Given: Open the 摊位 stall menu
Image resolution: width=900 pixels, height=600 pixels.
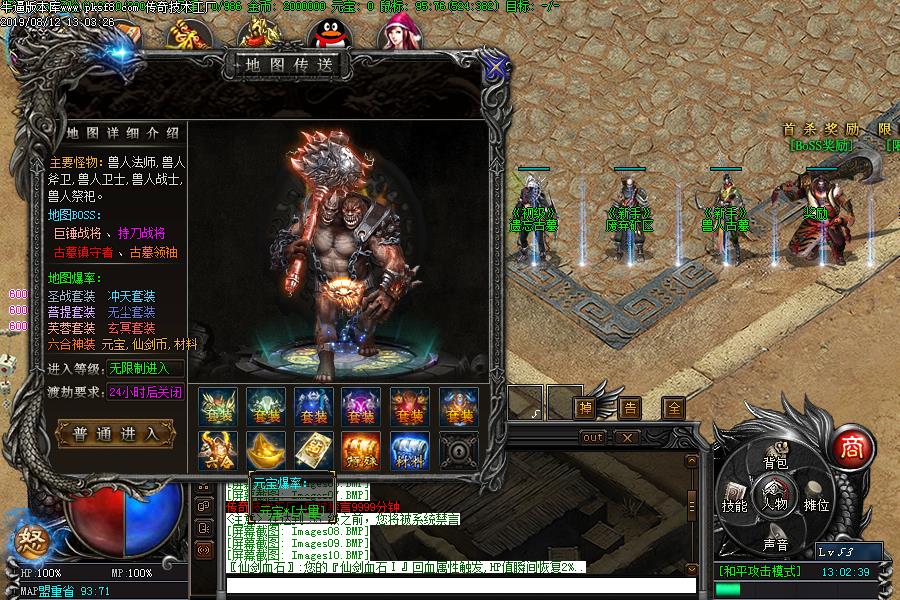Looking at the screenshot, I should [x=817, y=504].
